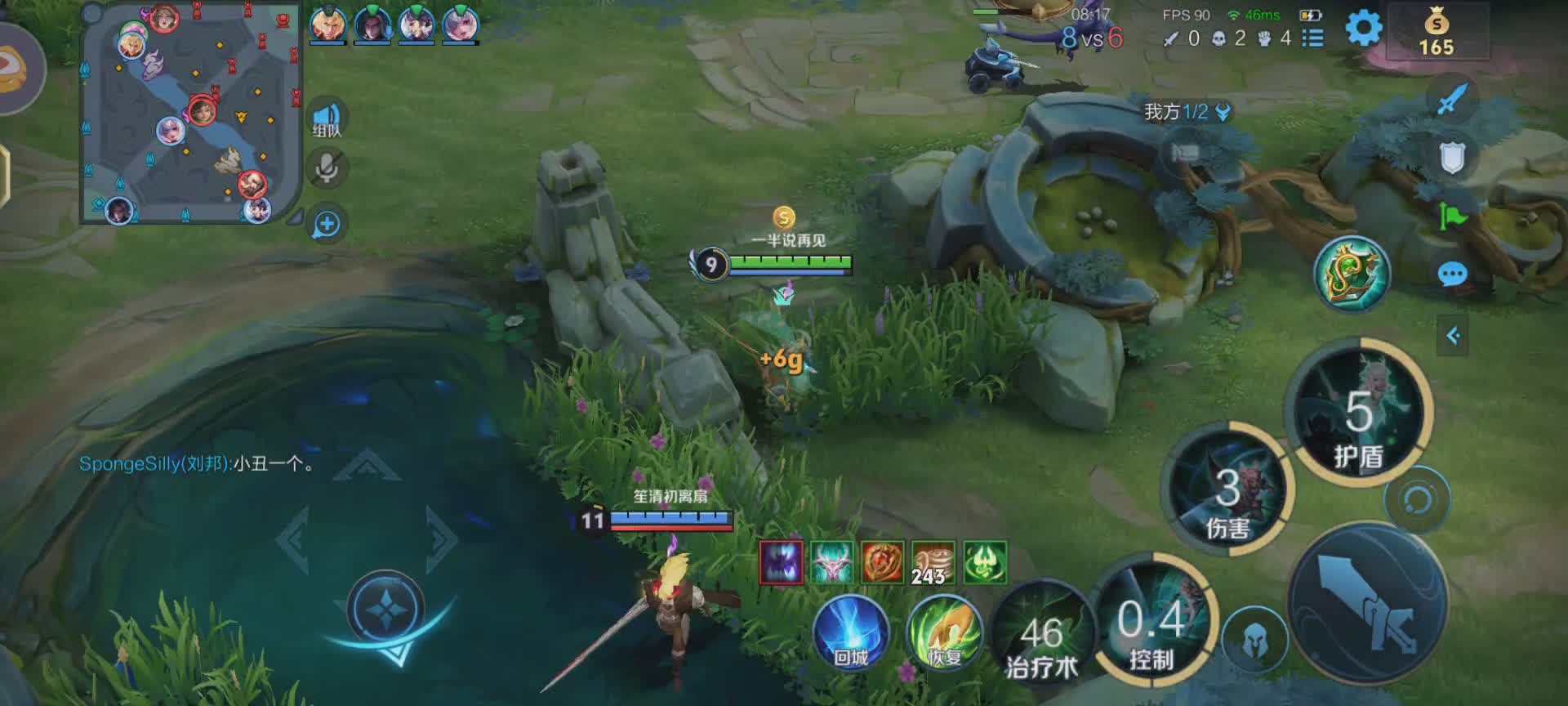
Task: Activate the green dragon active item
Action: [x=1352, y=275]
